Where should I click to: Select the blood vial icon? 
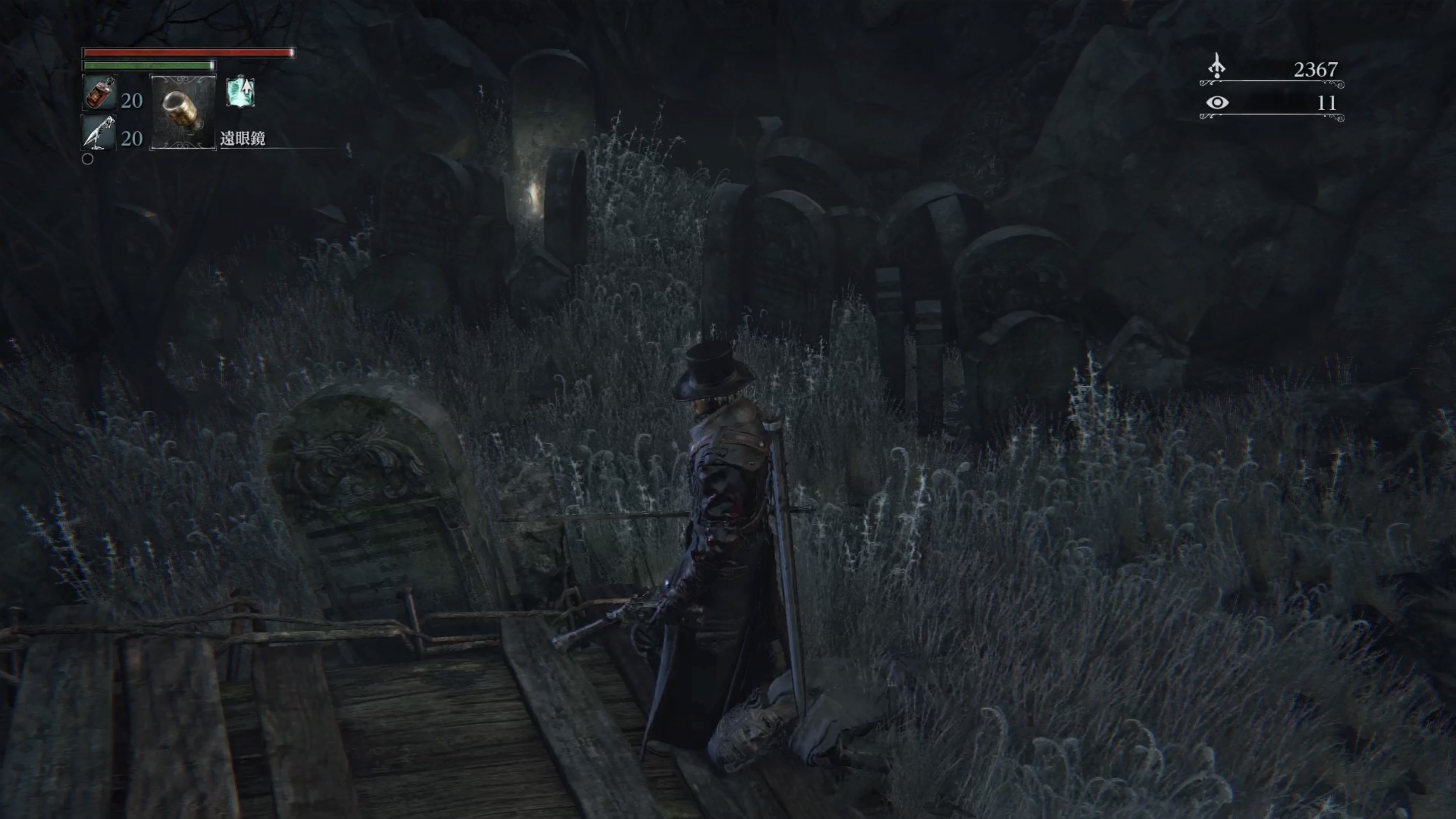pyautogui.click(x=99, y=93)
